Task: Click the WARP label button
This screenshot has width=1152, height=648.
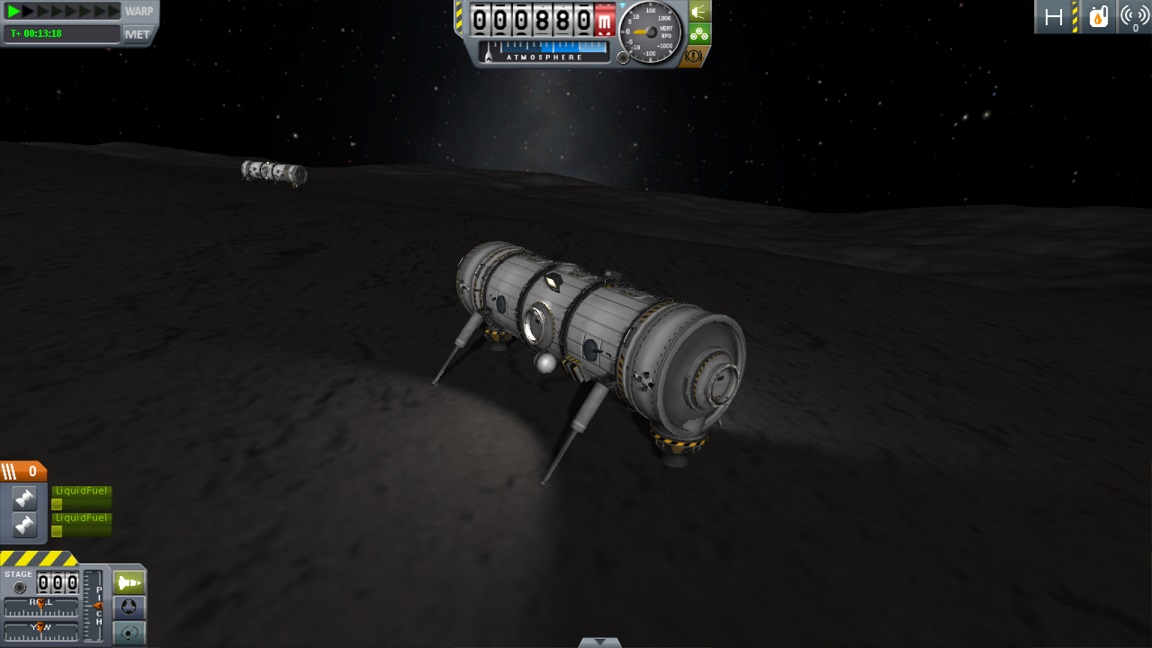Action: point(139,12)
